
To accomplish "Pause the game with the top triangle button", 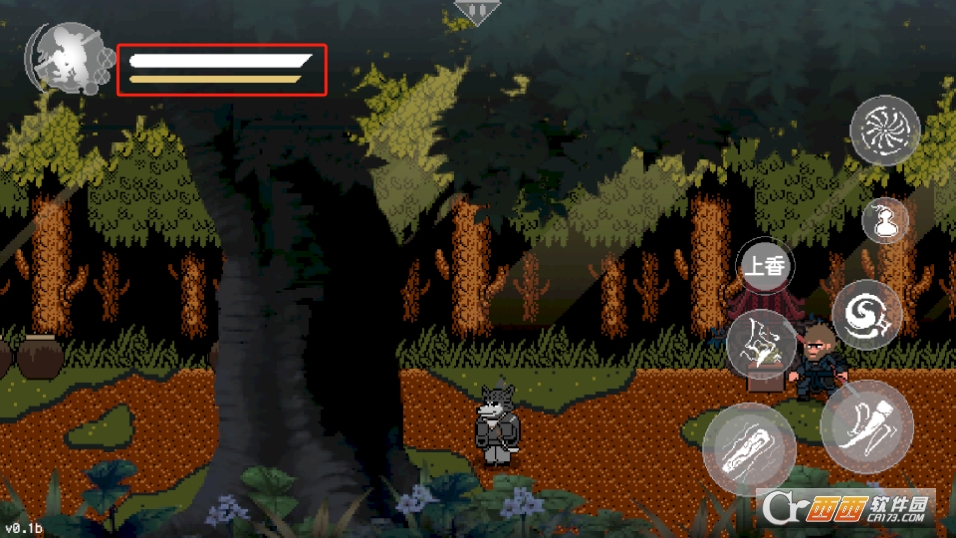I will 475,11.
